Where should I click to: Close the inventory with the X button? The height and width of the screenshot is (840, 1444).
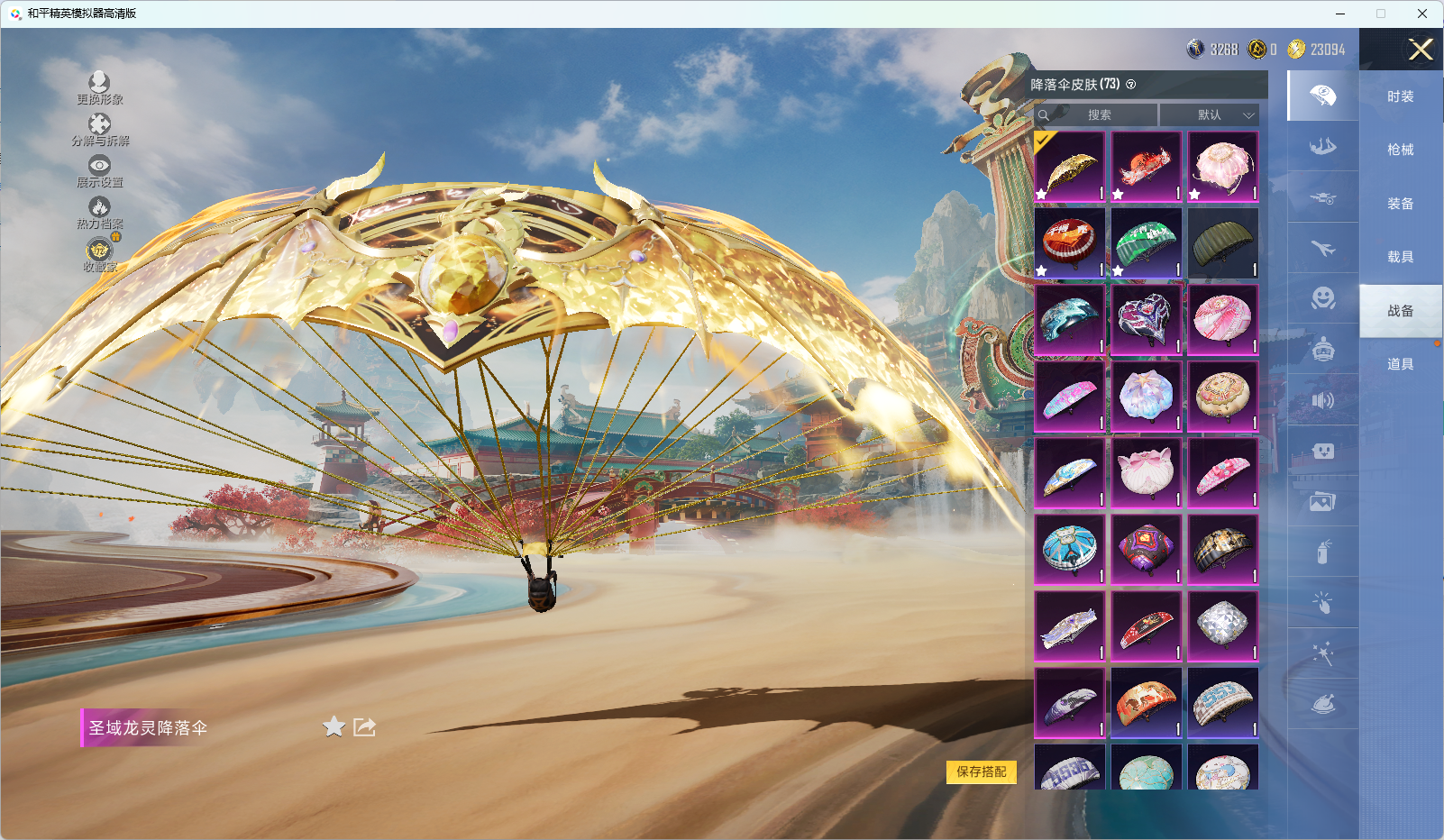tap(1421, 50)
